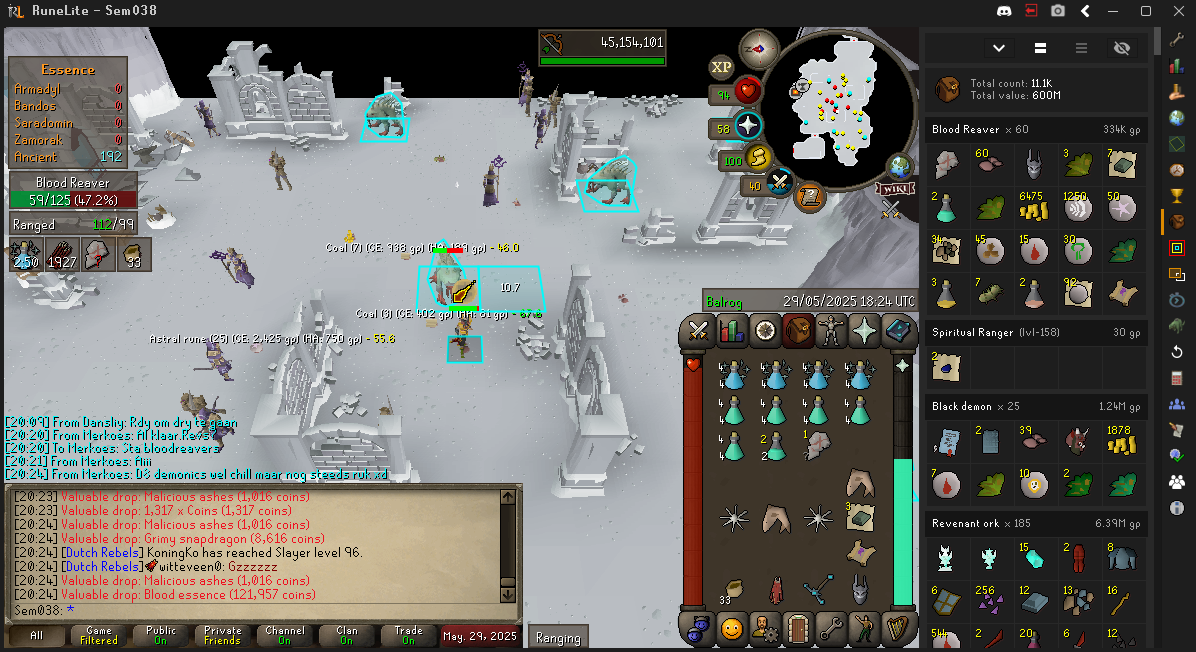The image size is (1196, 652).
Task: Switch to the Skills tab
Action: pyautogui.click(x=732, y=330)
